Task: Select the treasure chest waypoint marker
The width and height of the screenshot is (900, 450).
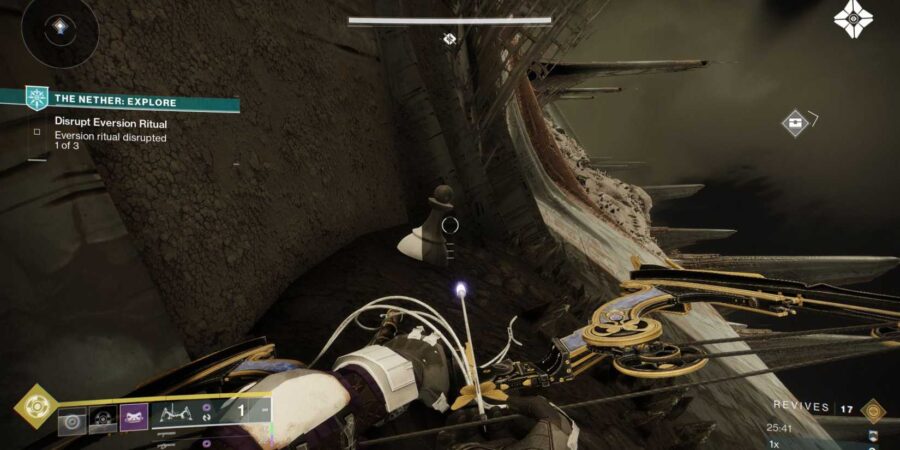Action: click(x=795, y=123)
